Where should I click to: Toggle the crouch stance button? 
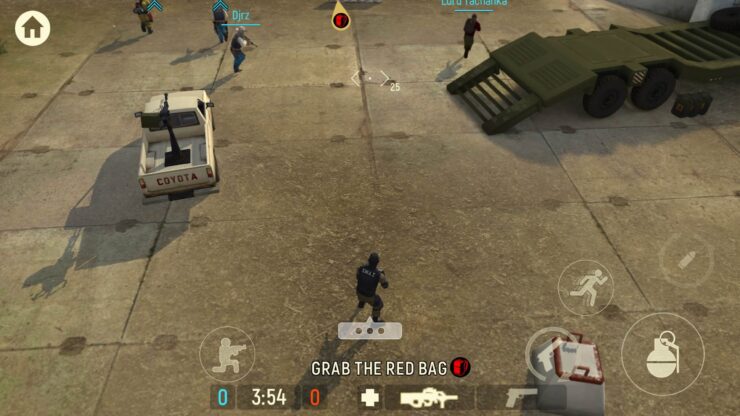(226, 355)
